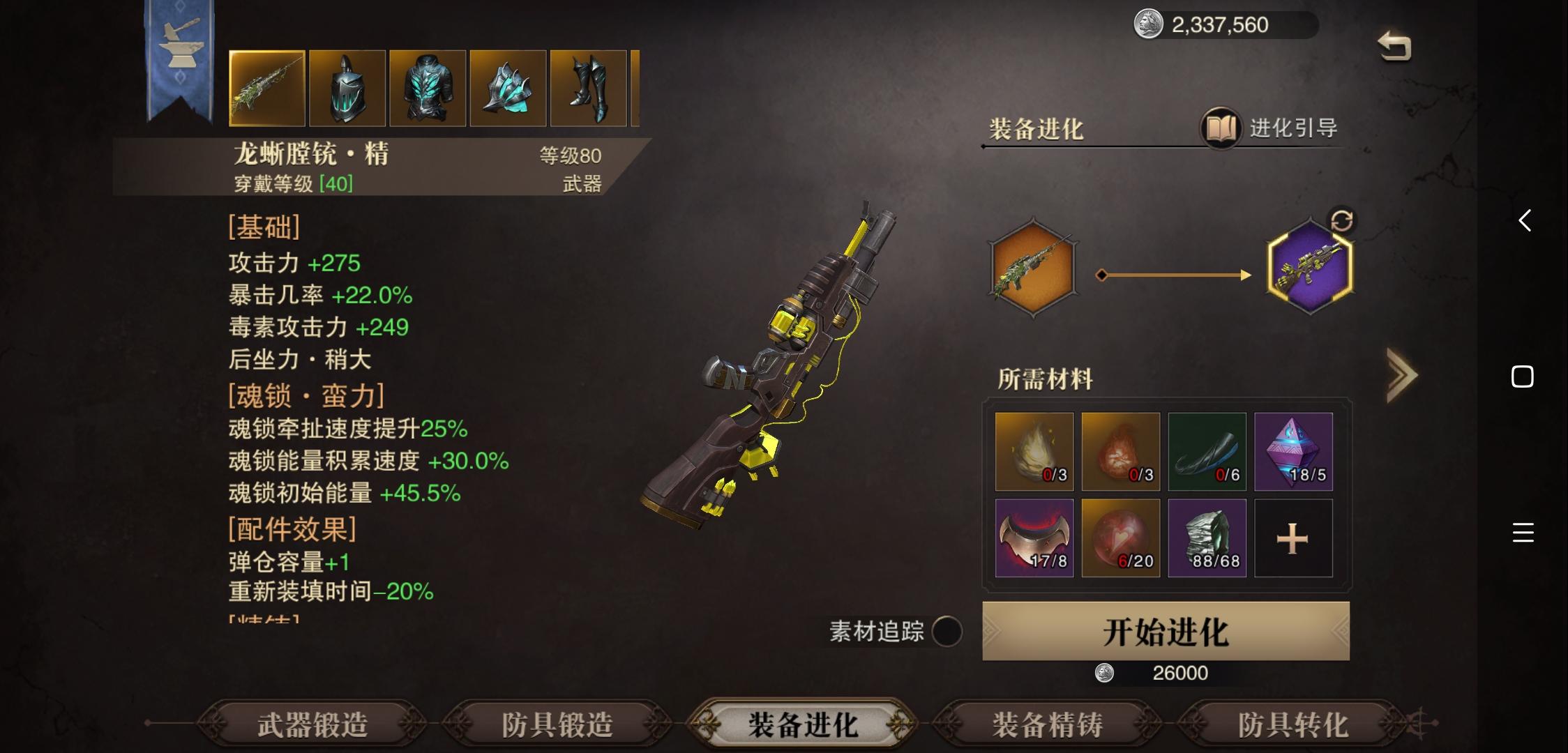
Task: Select the dragon lizard rifle weapon thumbnail
Action: coord(267,86)
